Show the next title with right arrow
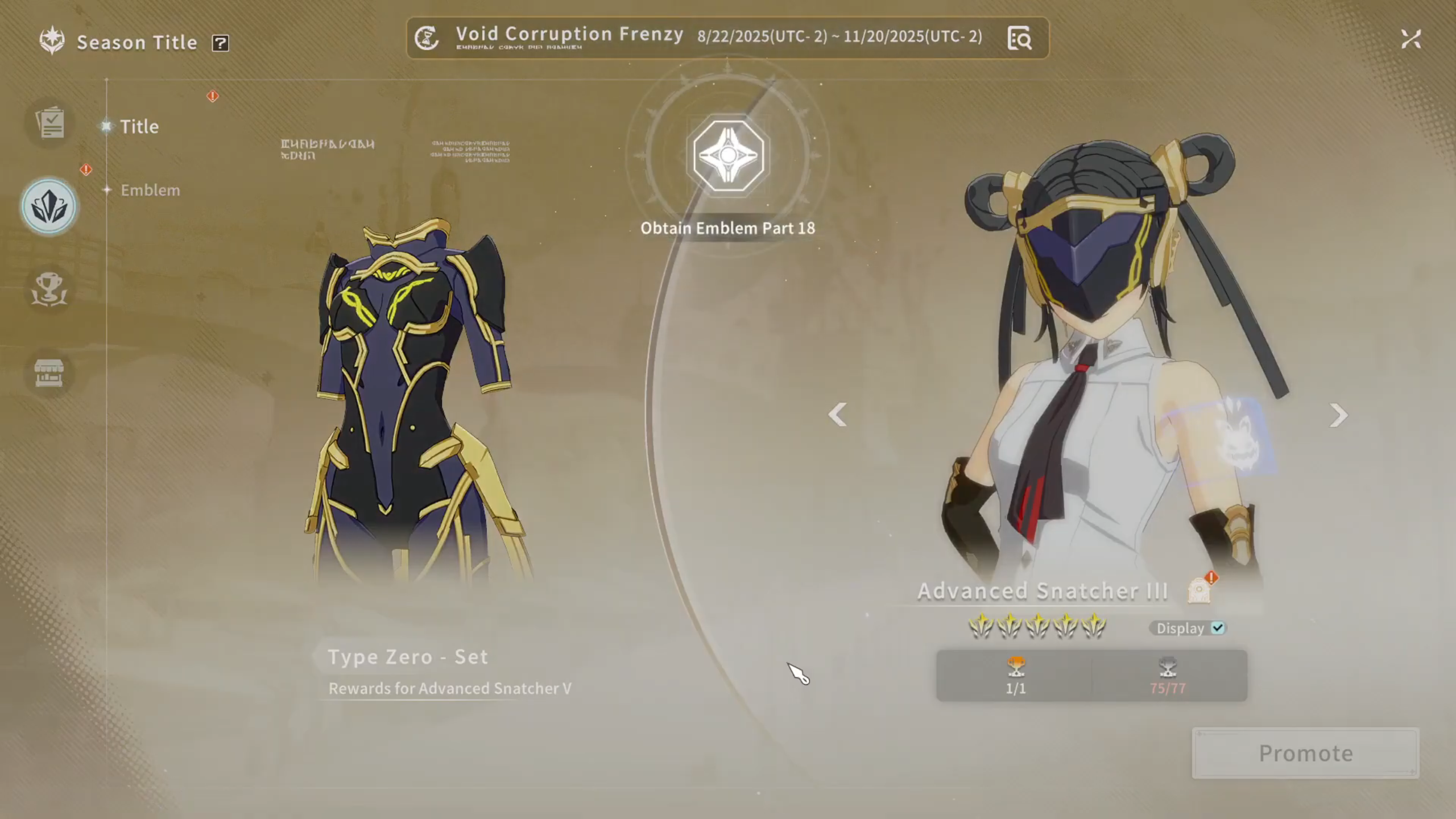 click(x=1338, y=415)
